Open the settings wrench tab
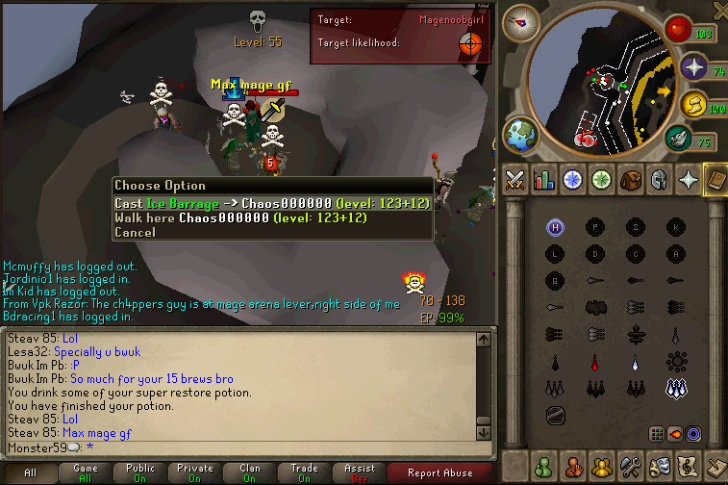 coord(631,467)
